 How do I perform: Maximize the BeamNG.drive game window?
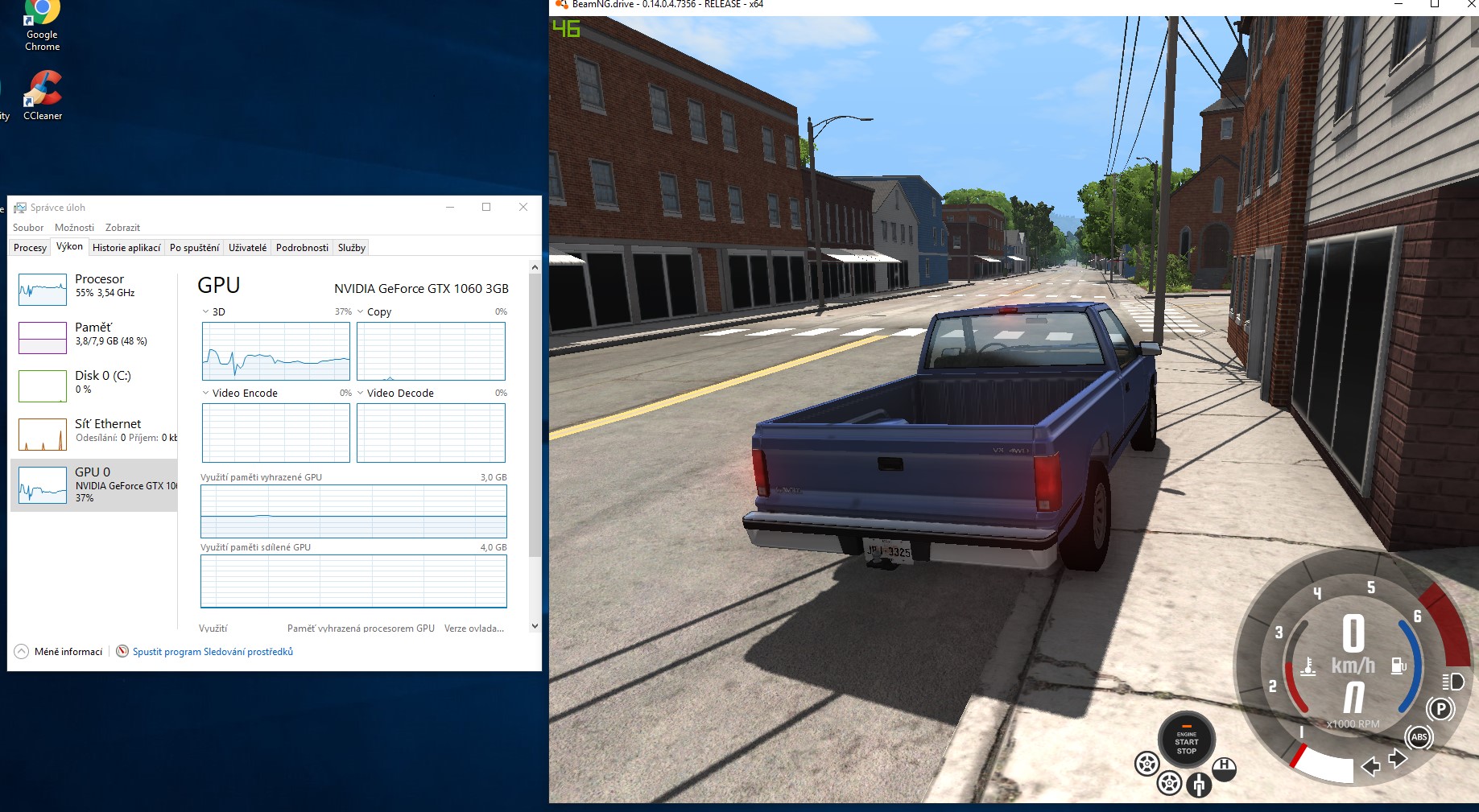1434,5
